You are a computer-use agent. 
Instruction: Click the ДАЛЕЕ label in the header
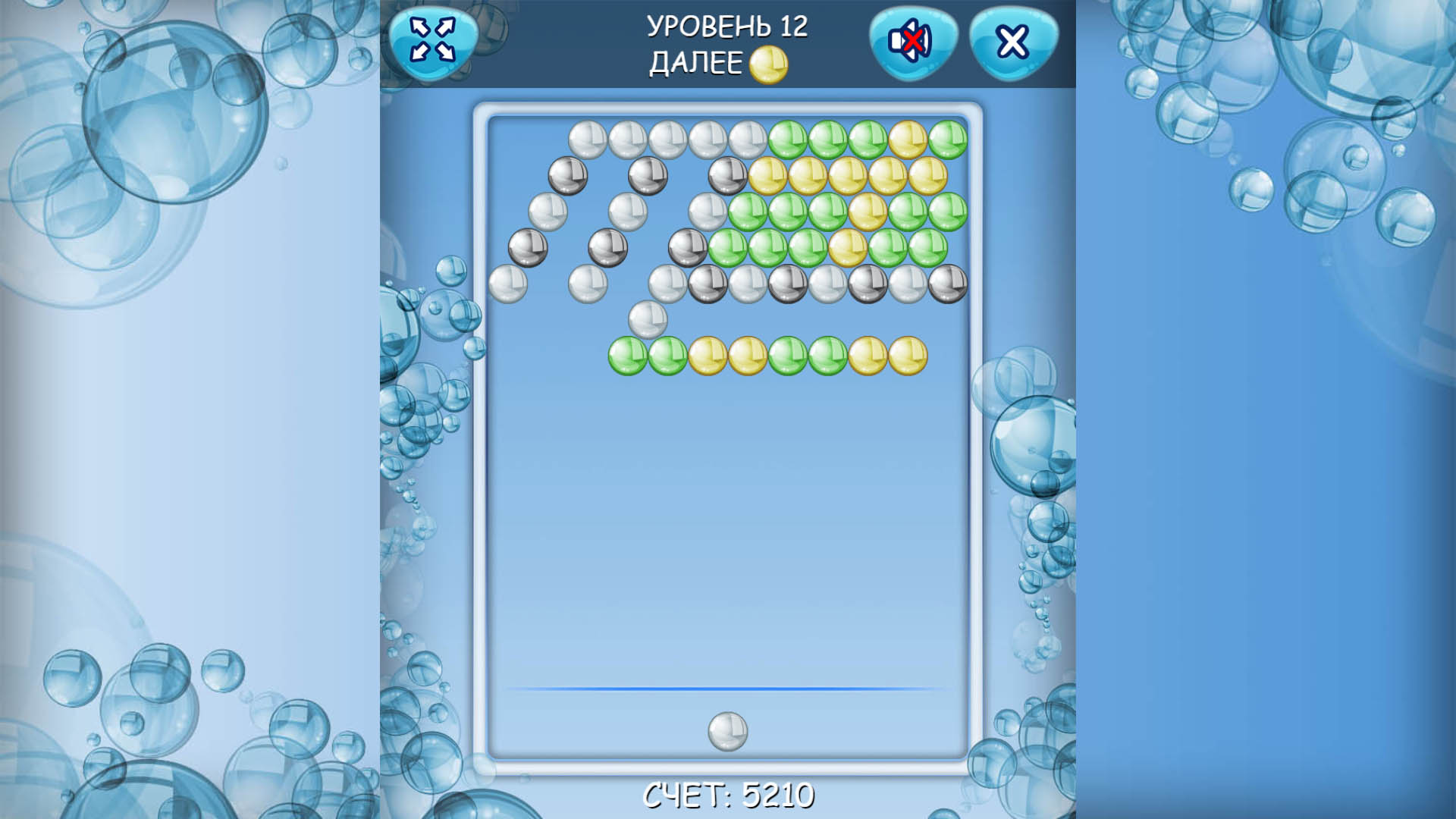pyautogui.click(x=694, y=64)
